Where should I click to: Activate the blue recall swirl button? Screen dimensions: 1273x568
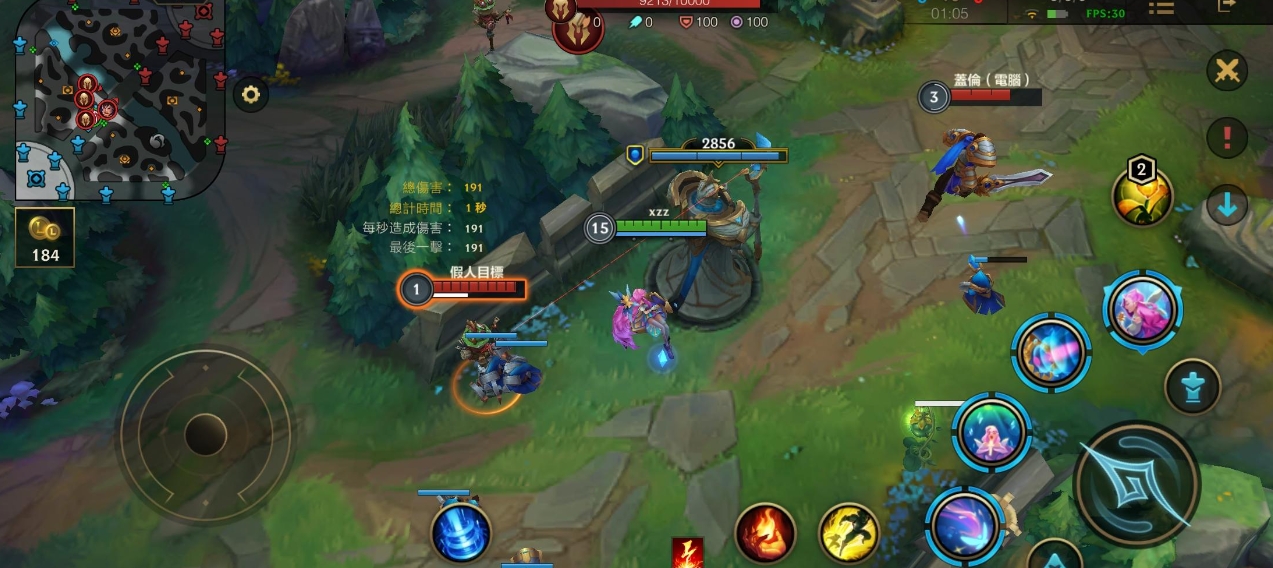(x=461, y=533)
